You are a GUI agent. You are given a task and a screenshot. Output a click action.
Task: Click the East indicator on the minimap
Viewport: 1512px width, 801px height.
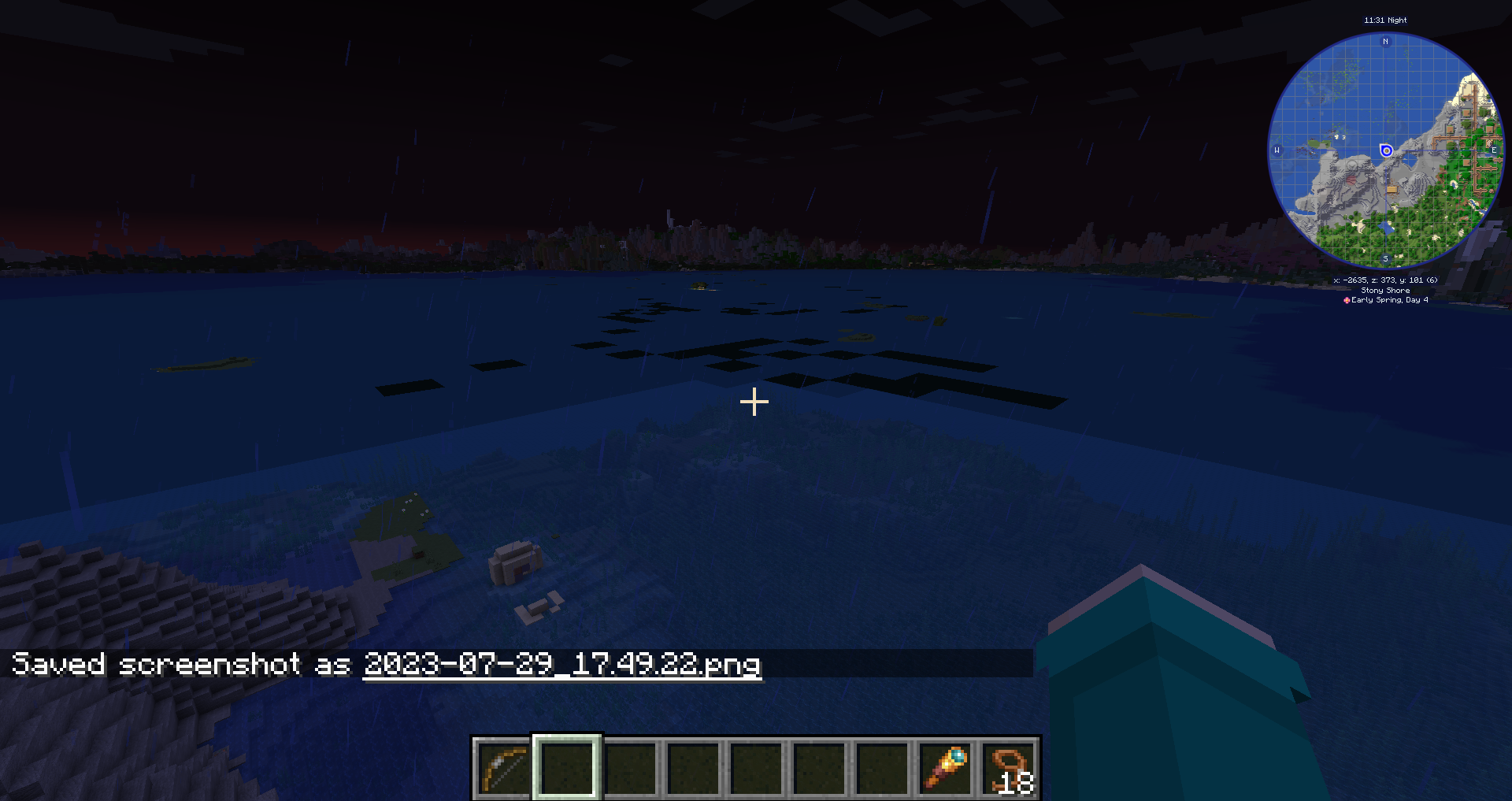1493,148
